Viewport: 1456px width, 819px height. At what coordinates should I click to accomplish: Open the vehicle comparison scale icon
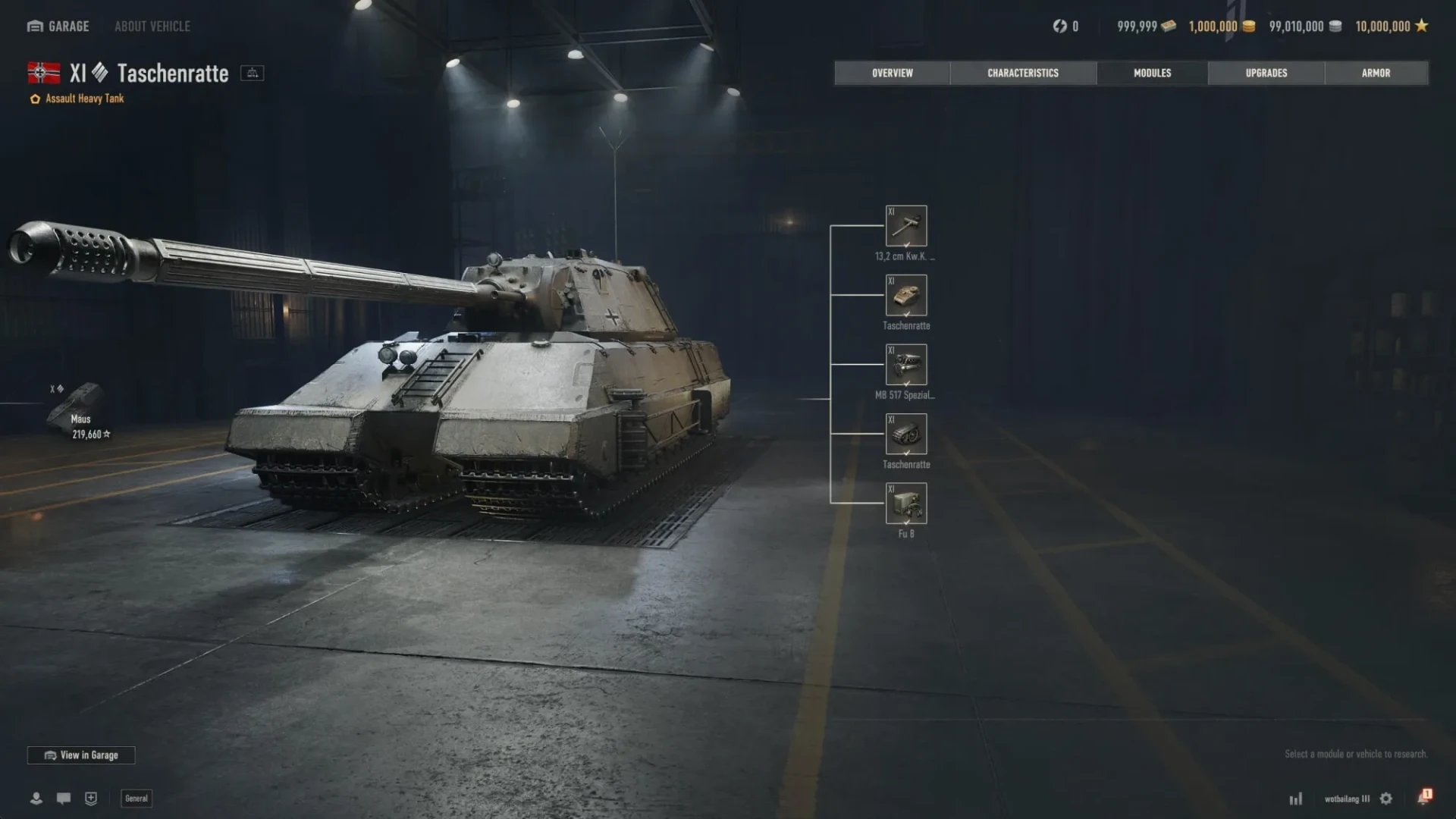click(252, 73)
